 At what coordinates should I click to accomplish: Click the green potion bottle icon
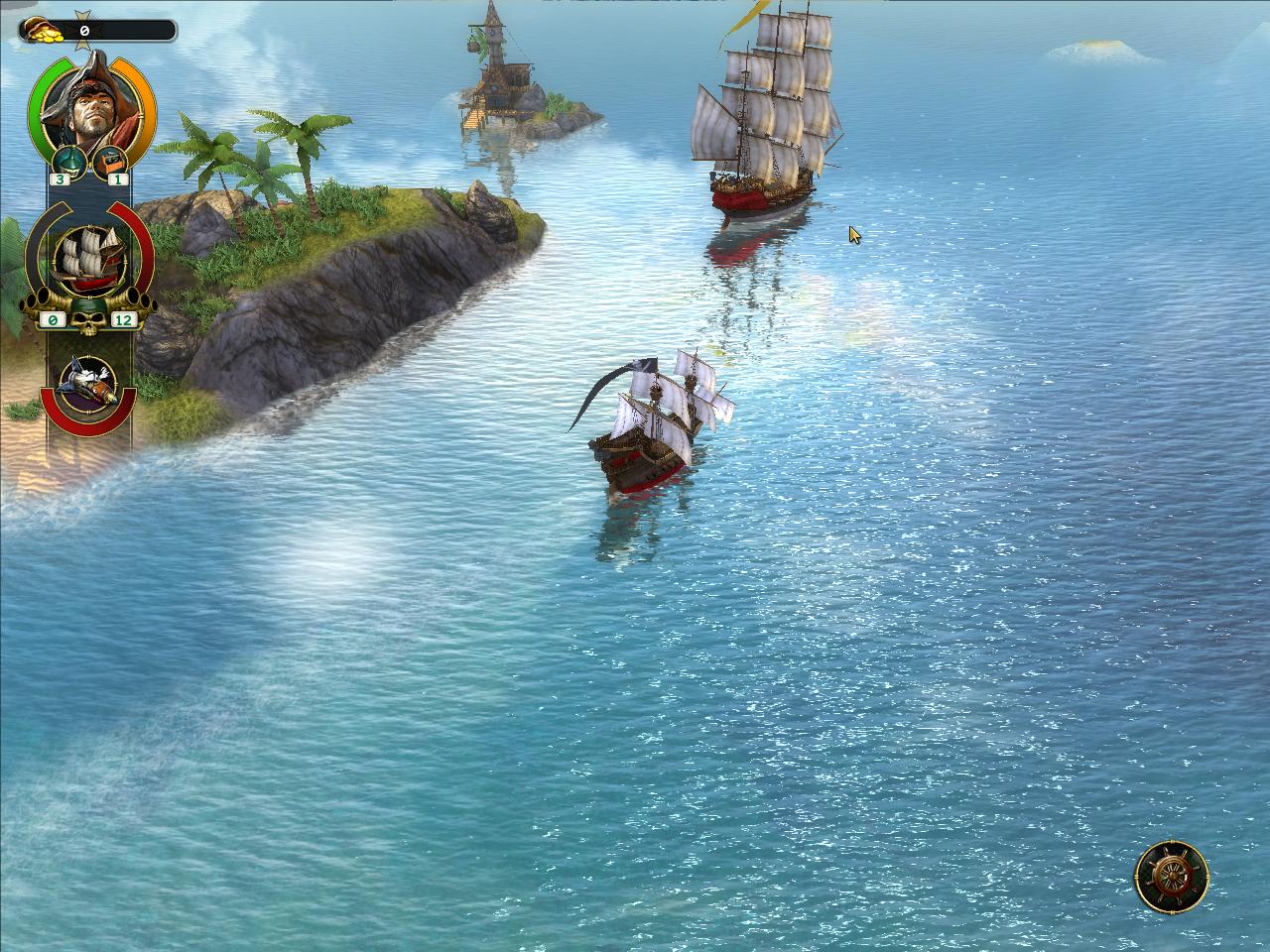[66, 159]
